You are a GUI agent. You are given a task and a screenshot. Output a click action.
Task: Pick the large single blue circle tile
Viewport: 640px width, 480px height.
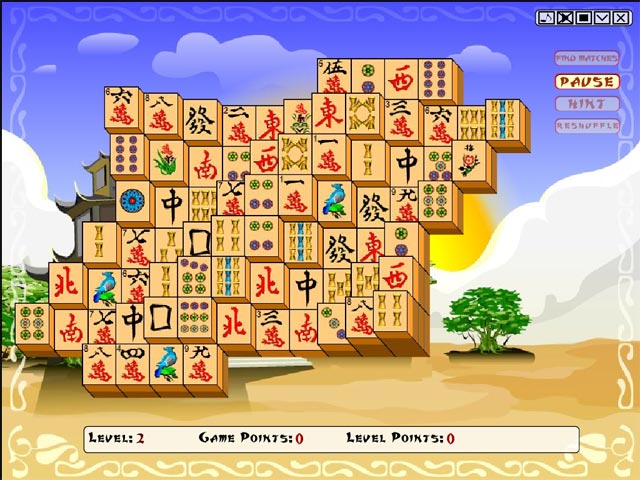(x=133, y=200)
